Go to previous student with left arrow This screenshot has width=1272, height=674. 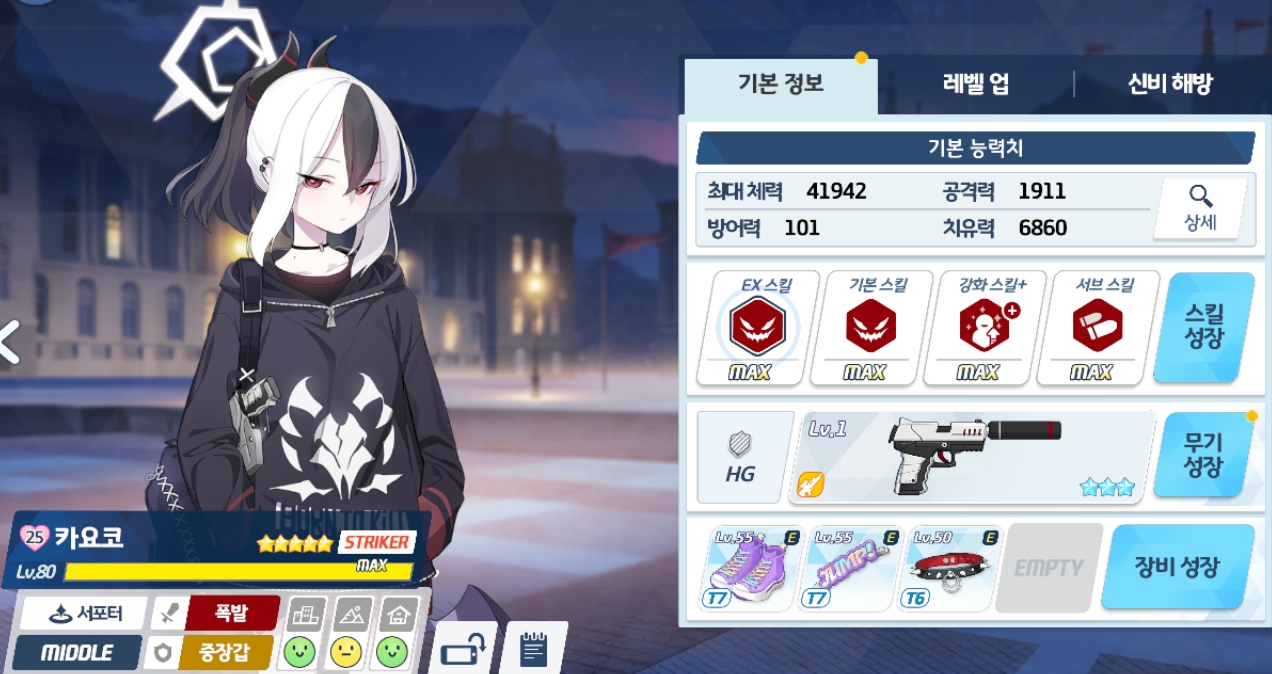click(10, 342)
